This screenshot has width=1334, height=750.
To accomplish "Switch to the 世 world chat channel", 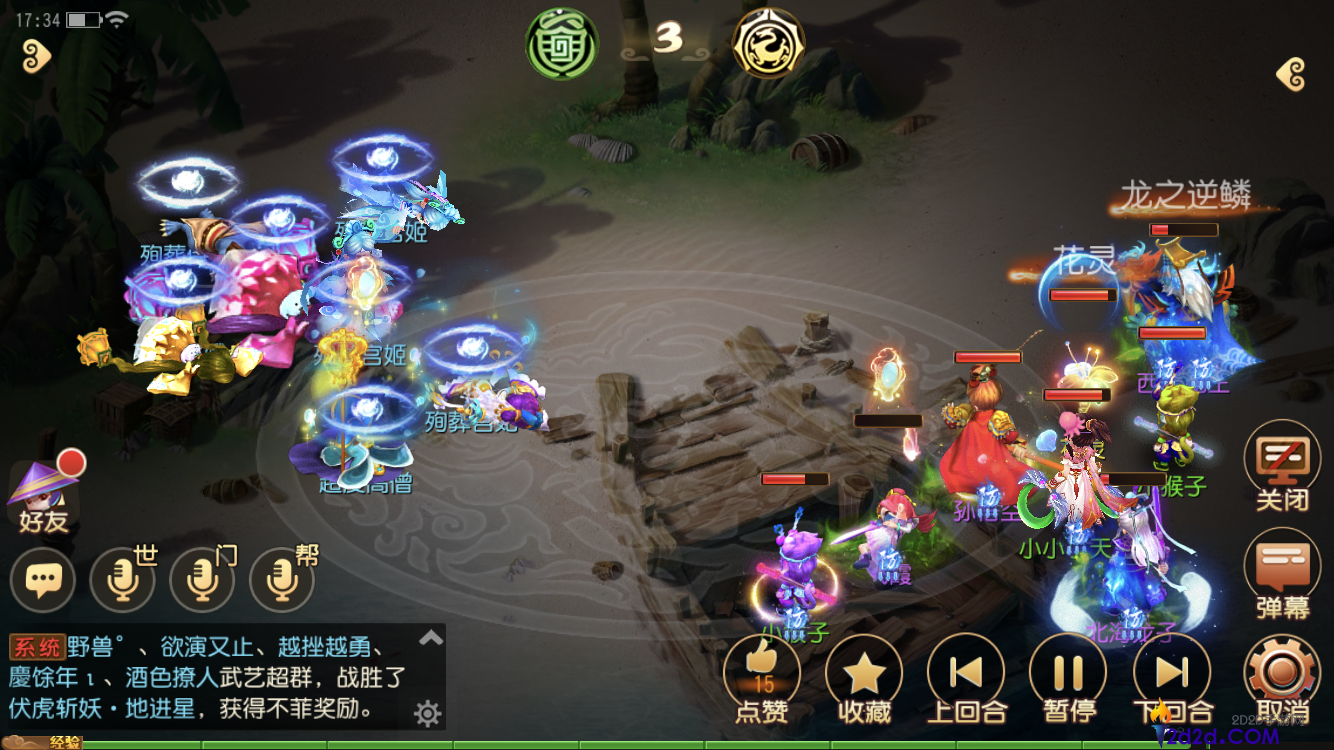I will pyautogui.click(x=122, y=580).
